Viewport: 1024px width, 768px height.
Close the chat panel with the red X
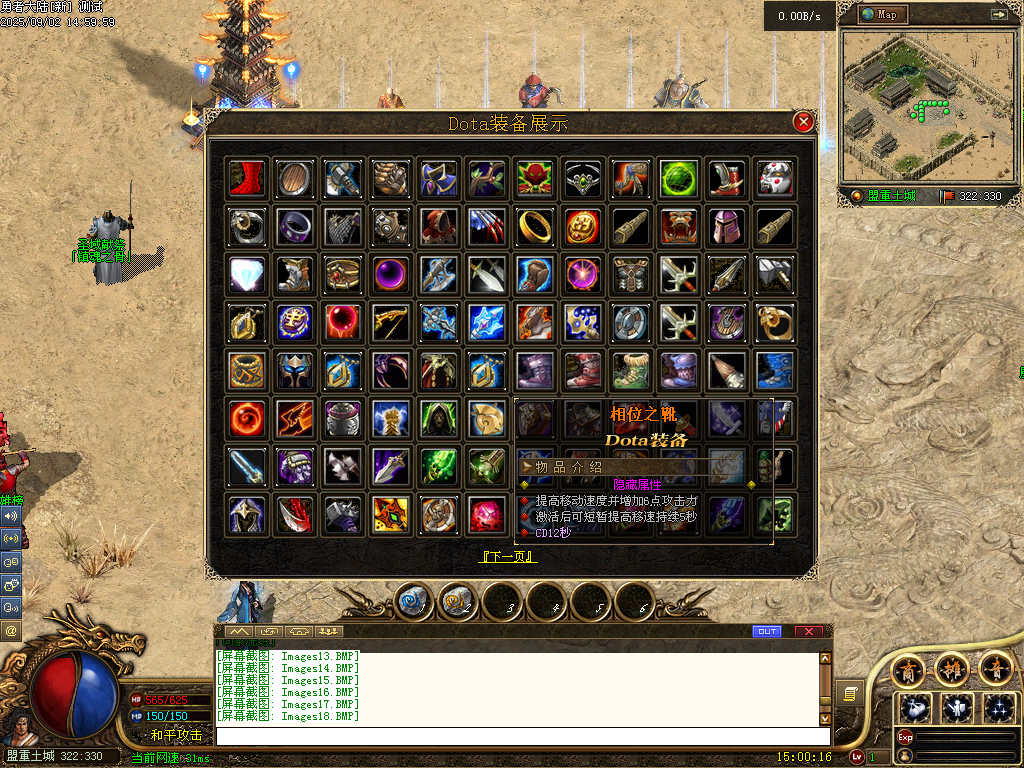pos(808,631)
